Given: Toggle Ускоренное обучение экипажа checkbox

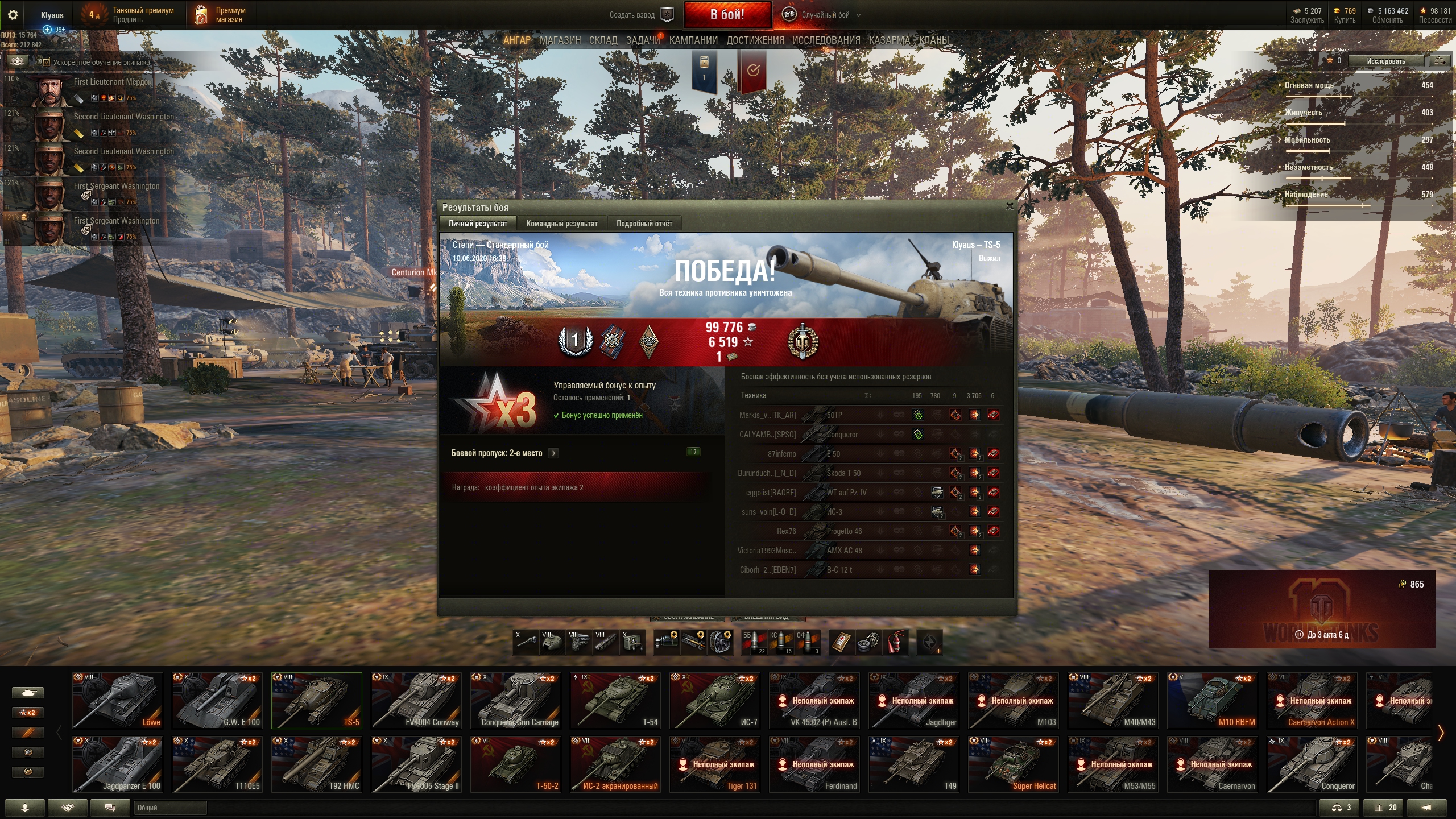Looking at the screenshot, I should click(47, 62).
